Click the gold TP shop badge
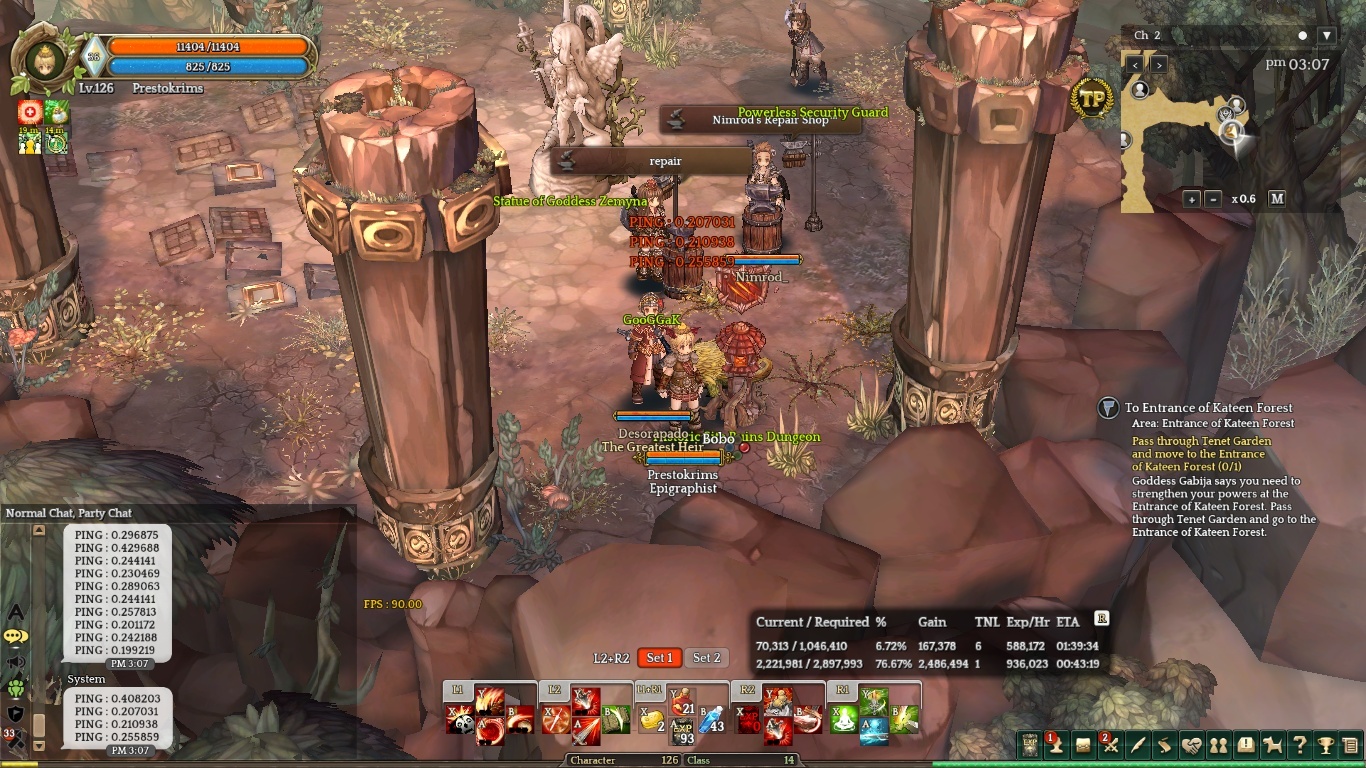The width and height of the screenshot is (1366, 768). pos(1093,98)
